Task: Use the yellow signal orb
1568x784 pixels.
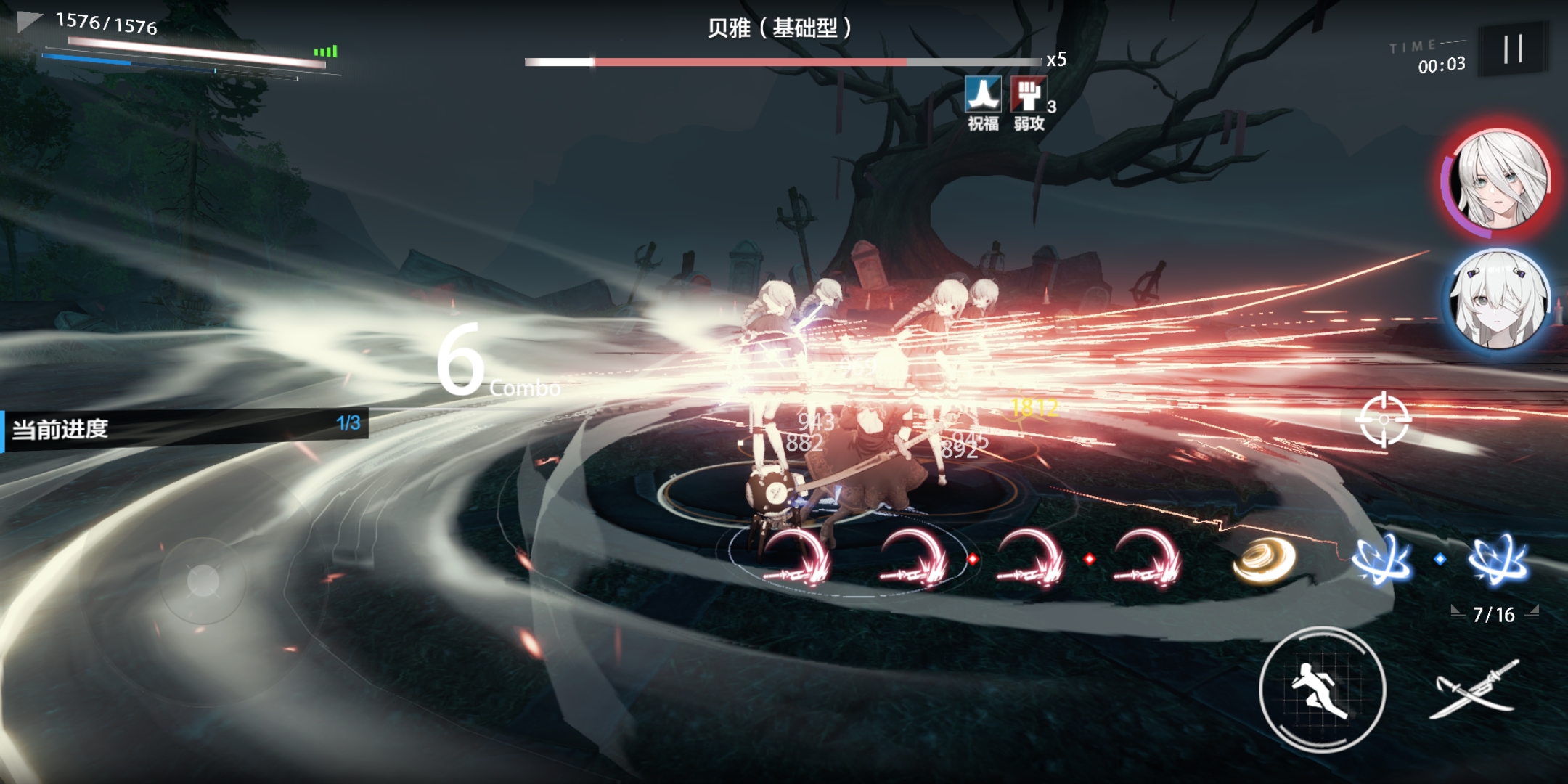Action: pos(1265,560)
